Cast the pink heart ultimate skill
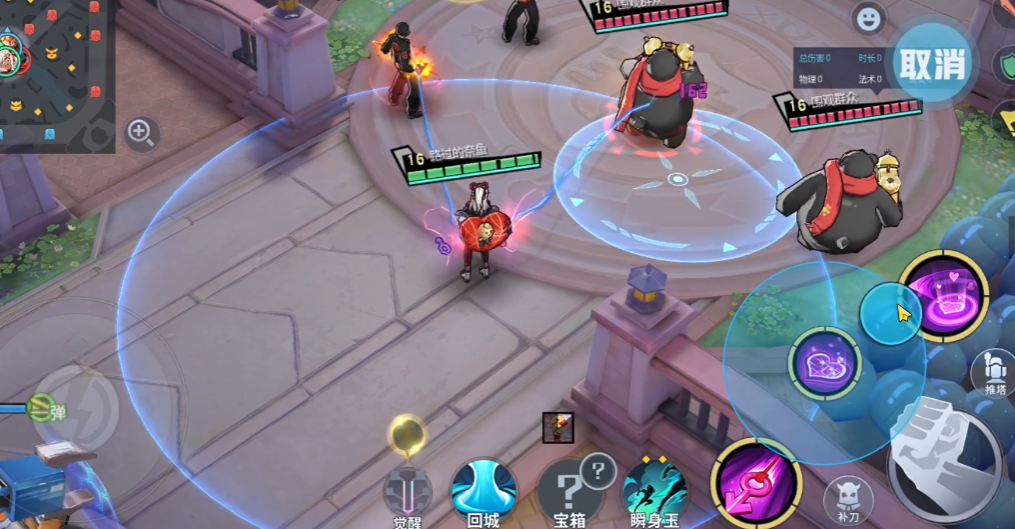The image size is (1015, 529). 944,296
